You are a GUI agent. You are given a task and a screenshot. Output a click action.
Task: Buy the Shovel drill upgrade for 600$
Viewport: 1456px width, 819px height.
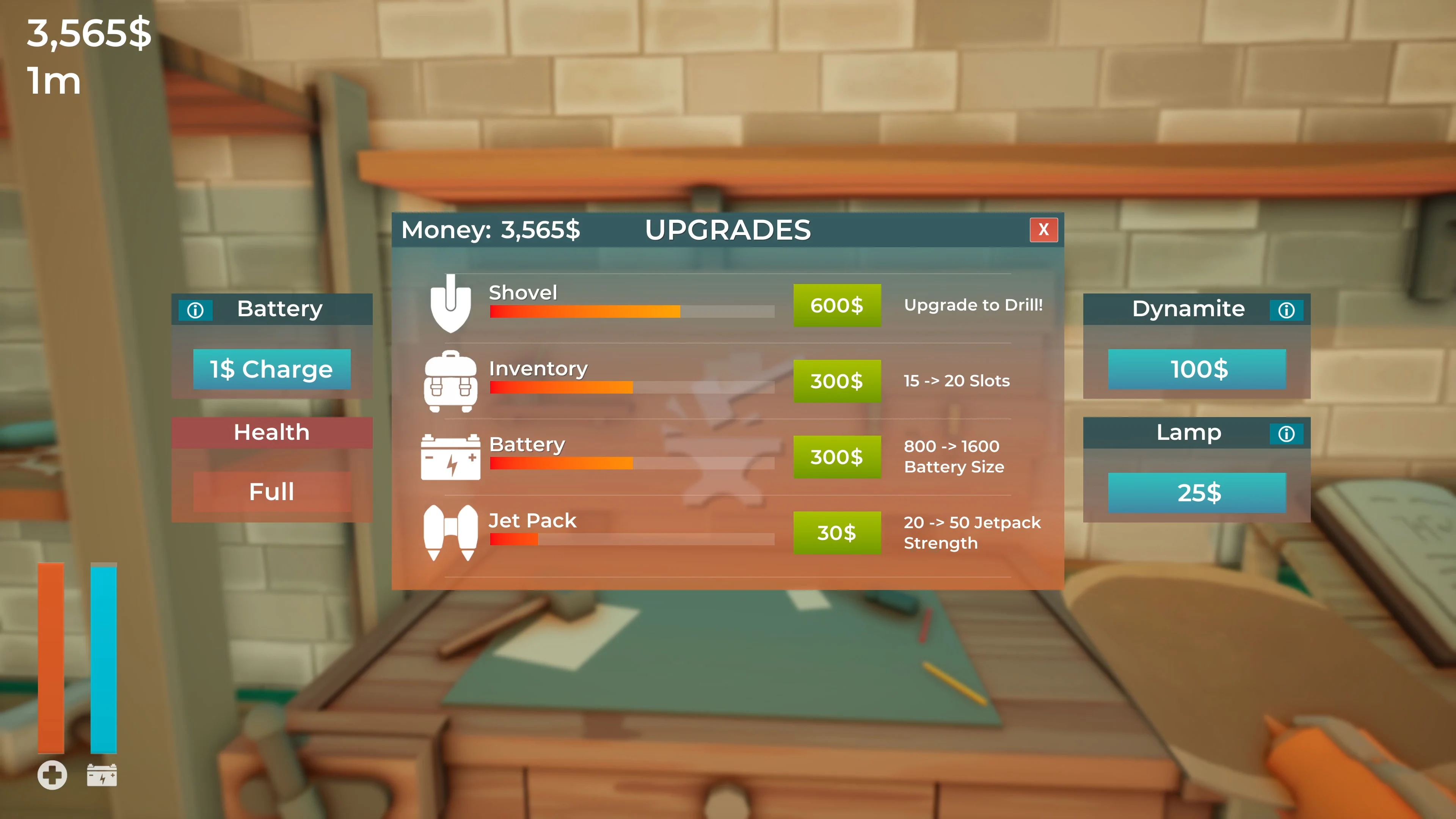(837, 305)
